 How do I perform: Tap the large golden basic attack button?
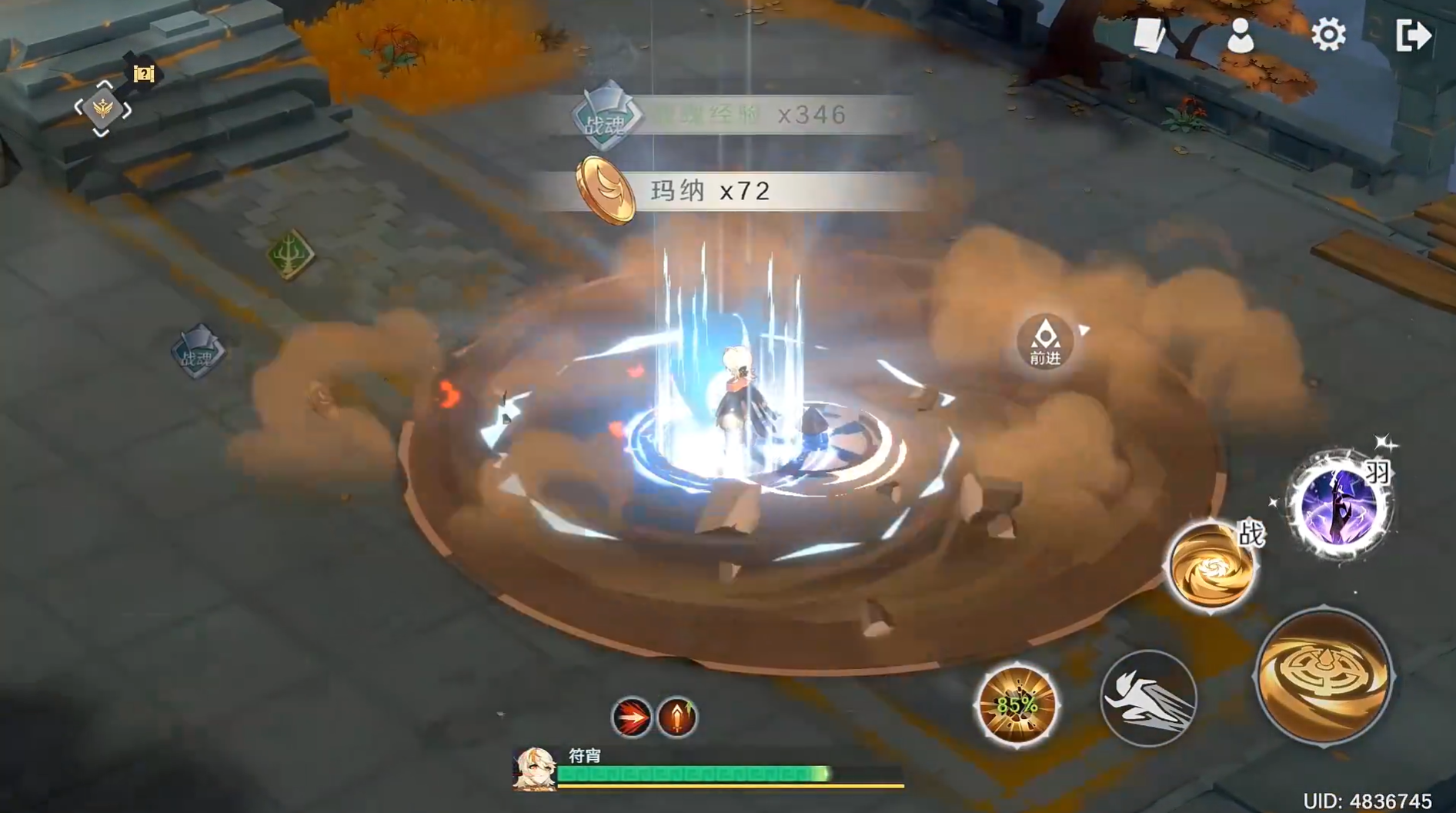pyautogui.click(x=1324, y=675)
